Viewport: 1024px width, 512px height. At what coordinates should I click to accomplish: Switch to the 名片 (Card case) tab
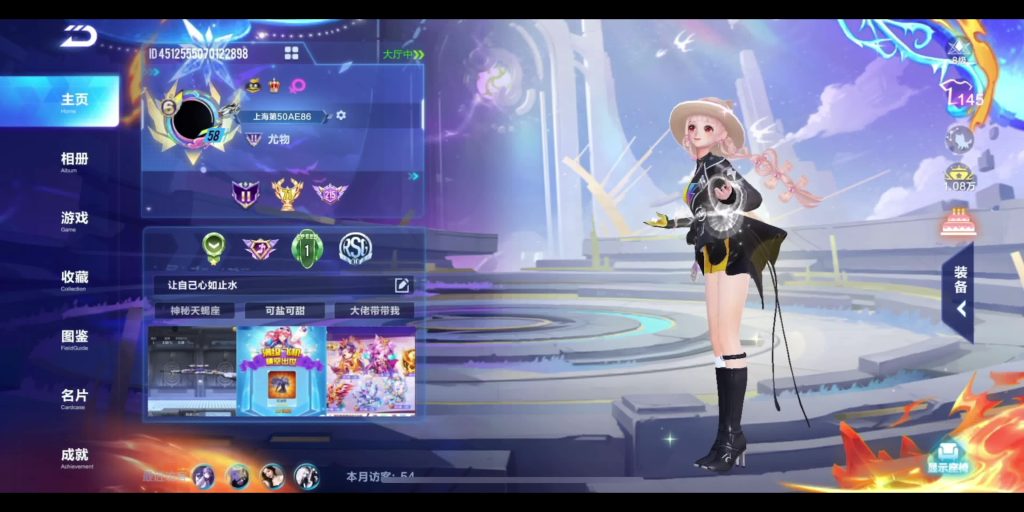click(x=74, y=397)
